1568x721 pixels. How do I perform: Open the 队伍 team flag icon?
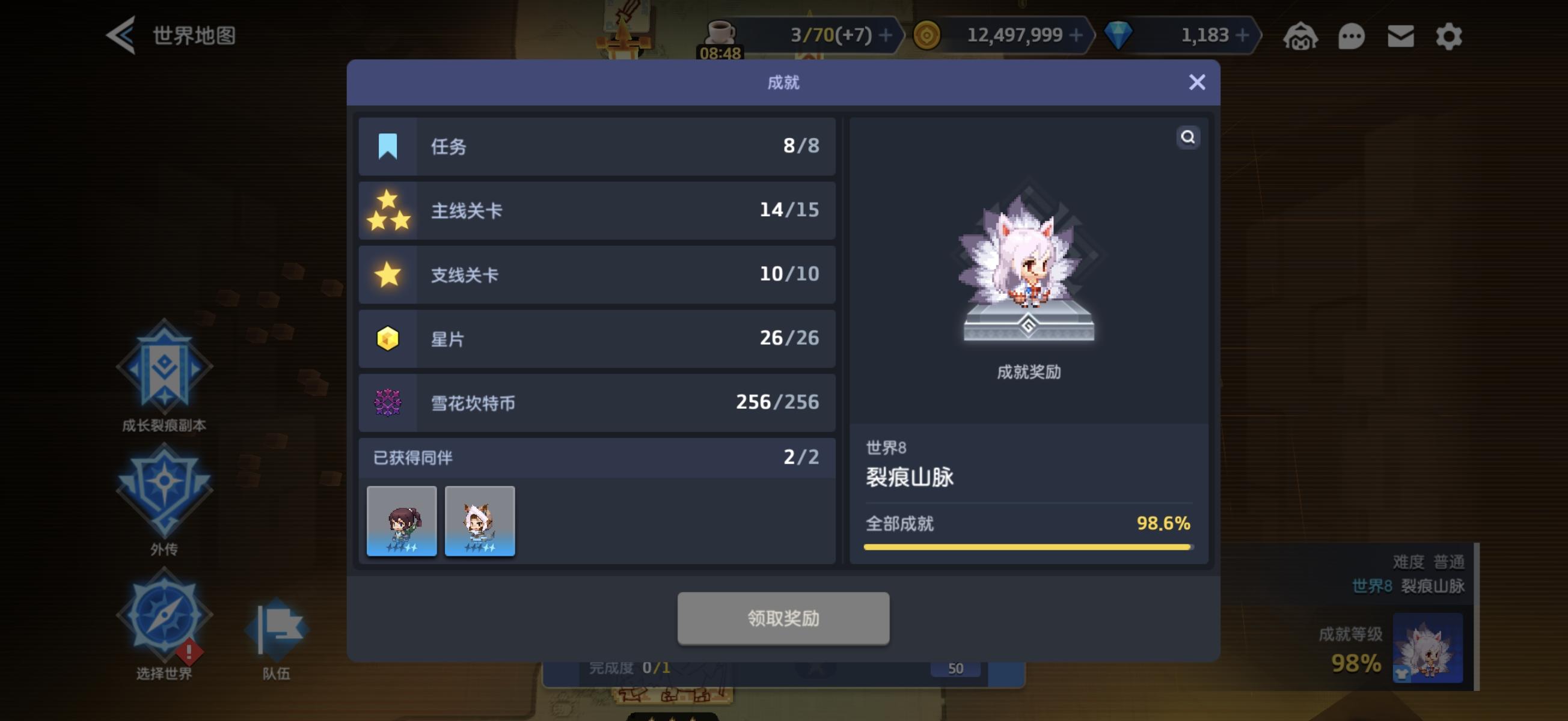[x=277, y=627]
